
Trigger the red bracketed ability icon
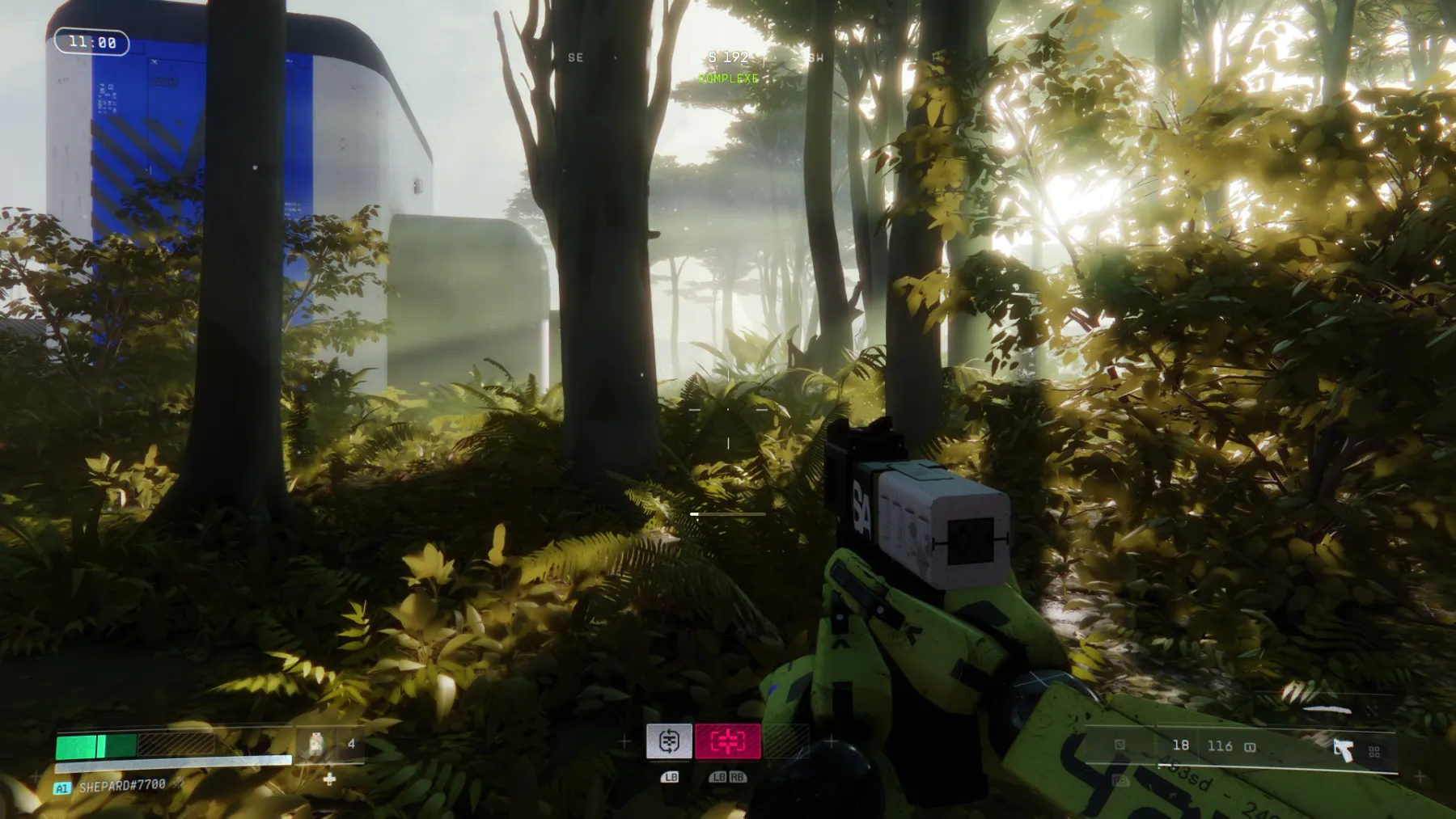click(x=727, y=741)
